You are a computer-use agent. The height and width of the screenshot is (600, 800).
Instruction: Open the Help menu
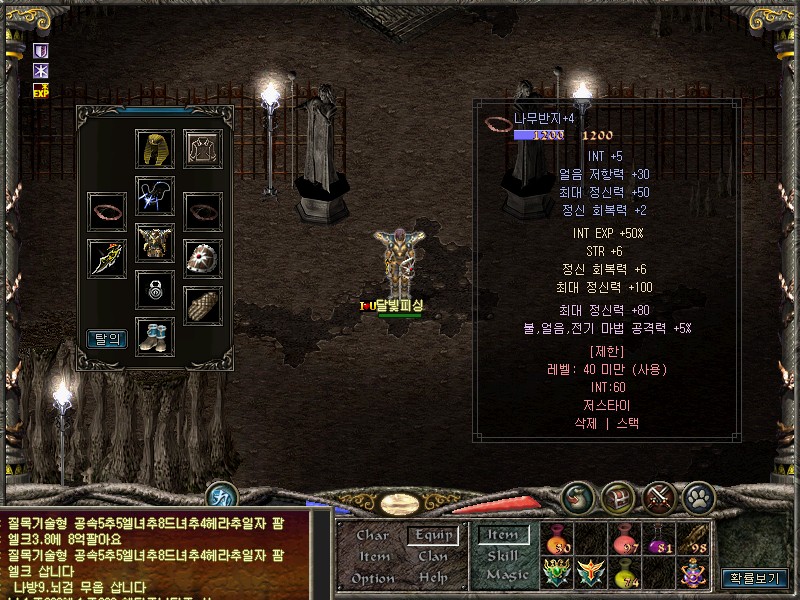click(433, 578)
